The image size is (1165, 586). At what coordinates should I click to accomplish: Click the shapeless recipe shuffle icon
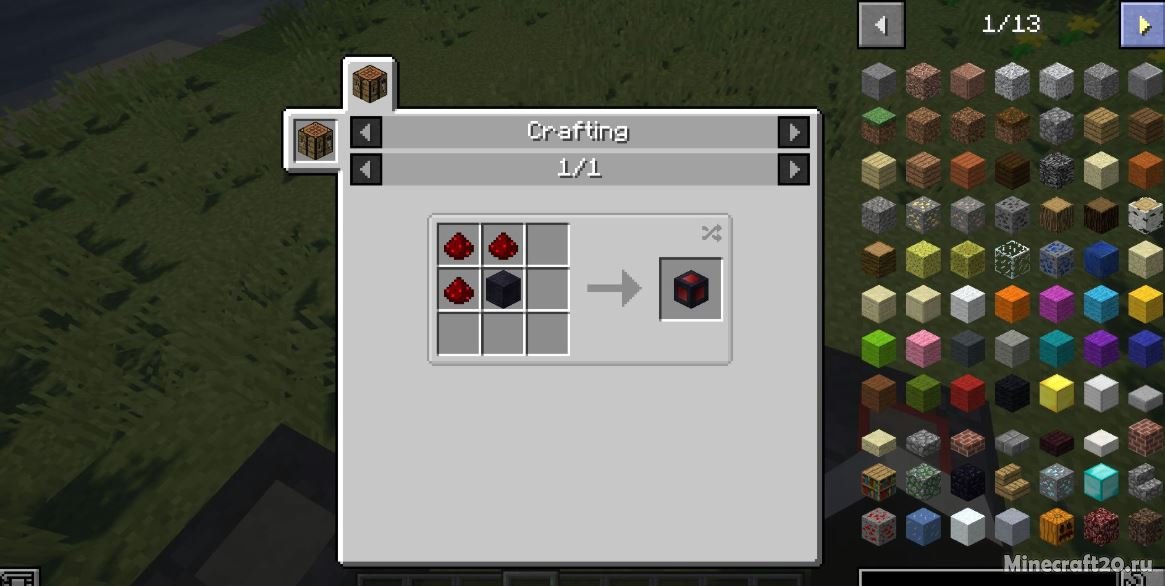point(710,233)
